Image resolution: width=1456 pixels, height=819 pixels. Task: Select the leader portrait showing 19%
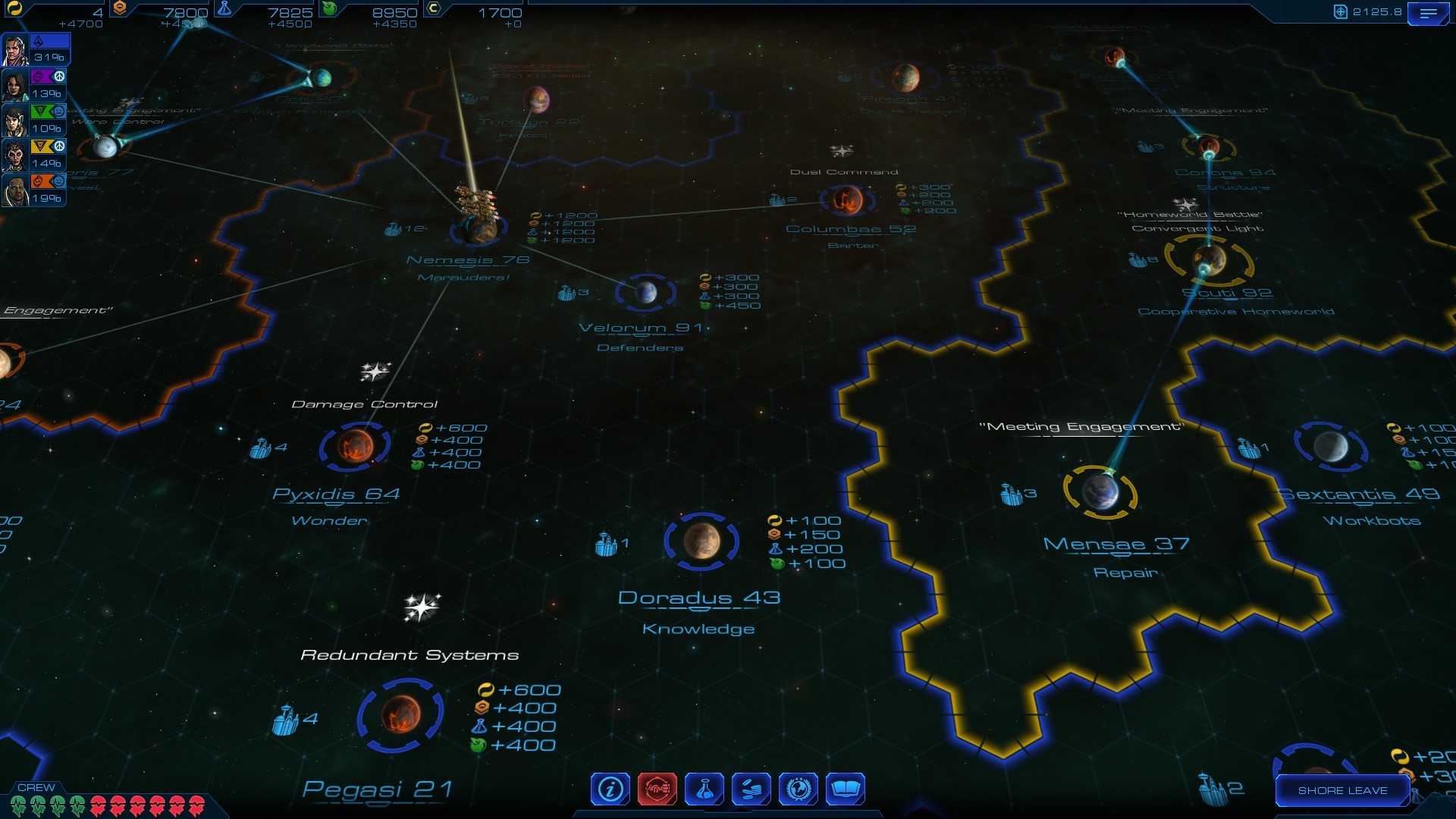click(16, 190)
